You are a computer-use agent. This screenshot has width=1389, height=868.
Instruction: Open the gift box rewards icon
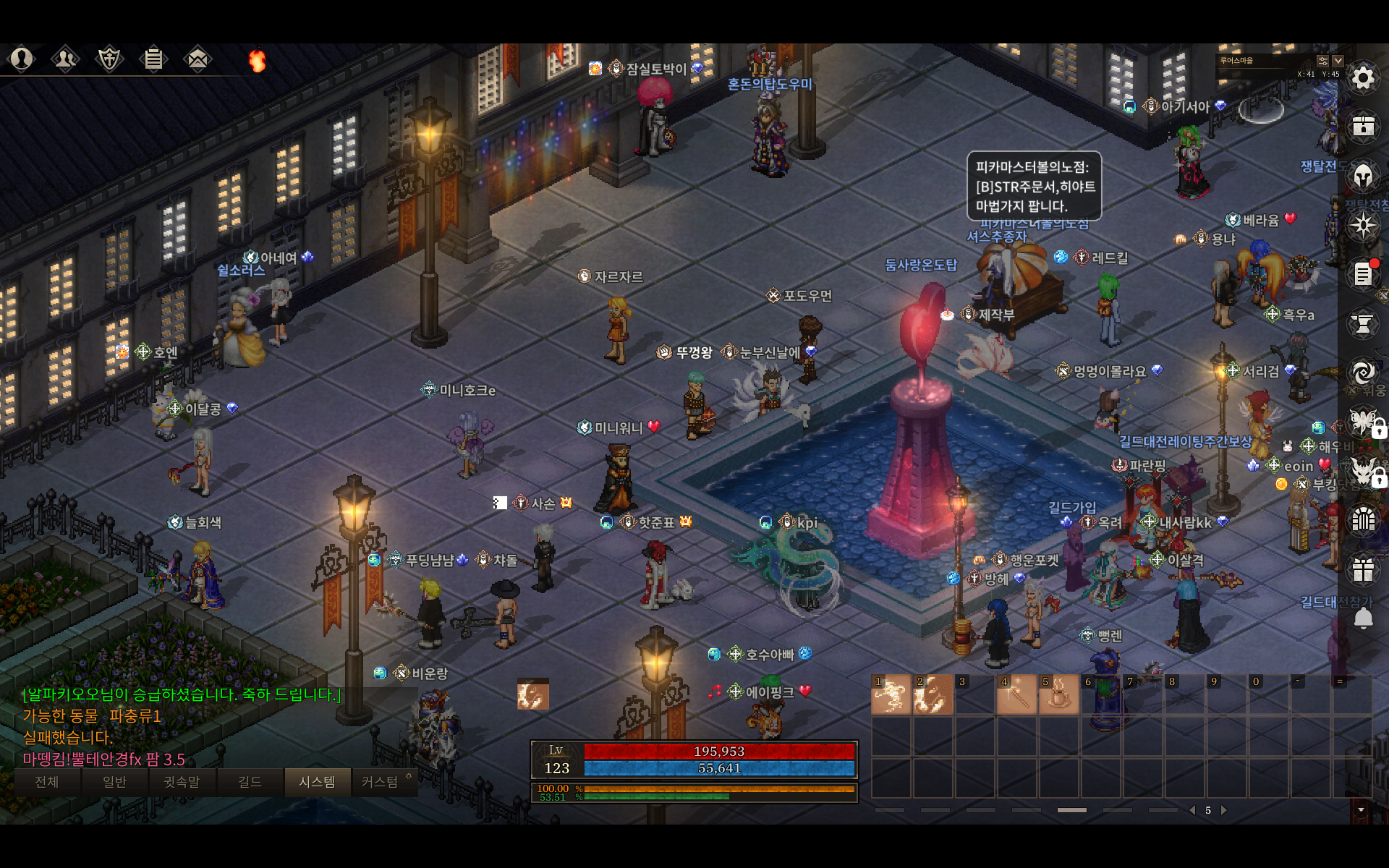(x=1363, y=569)
